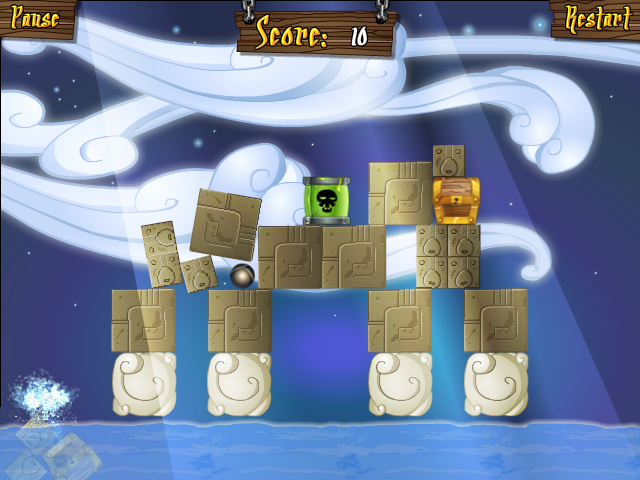Image resolution: width=640 pixels, height=480 pixels.
Task: Pause the game using the wooden sign
Action: 36,17
